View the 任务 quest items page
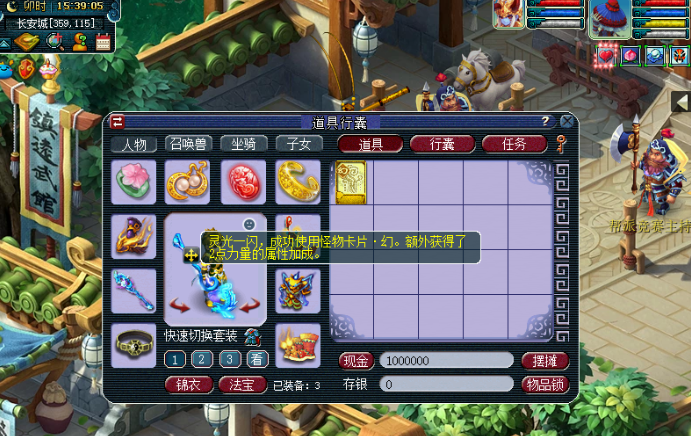Screen dimensions: 691x436 tap(514, 144)
